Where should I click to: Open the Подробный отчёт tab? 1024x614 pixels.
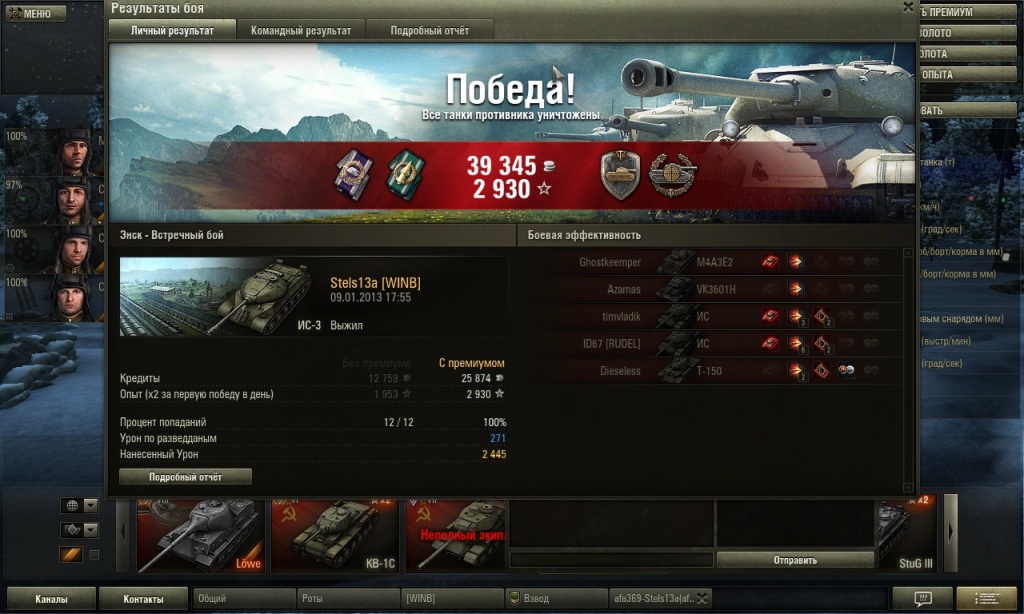429,31
